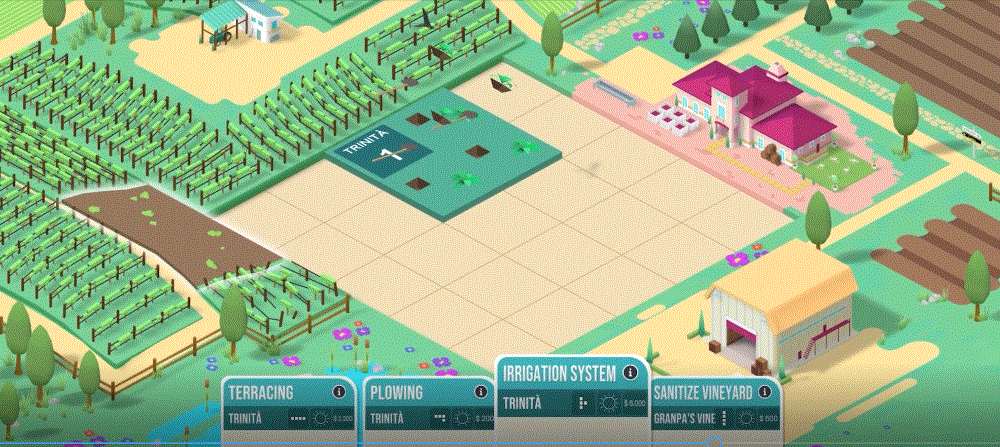View Irrigation System info details

[x=630, y=373]
